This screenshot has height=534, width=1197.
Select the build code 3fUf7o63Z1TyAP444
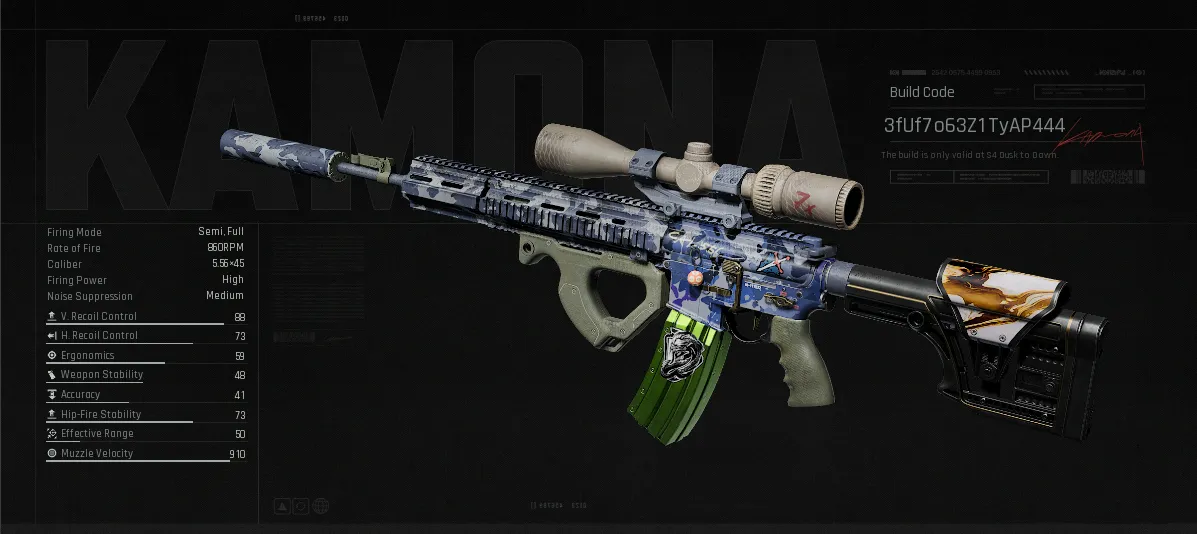tap(974, 126)
